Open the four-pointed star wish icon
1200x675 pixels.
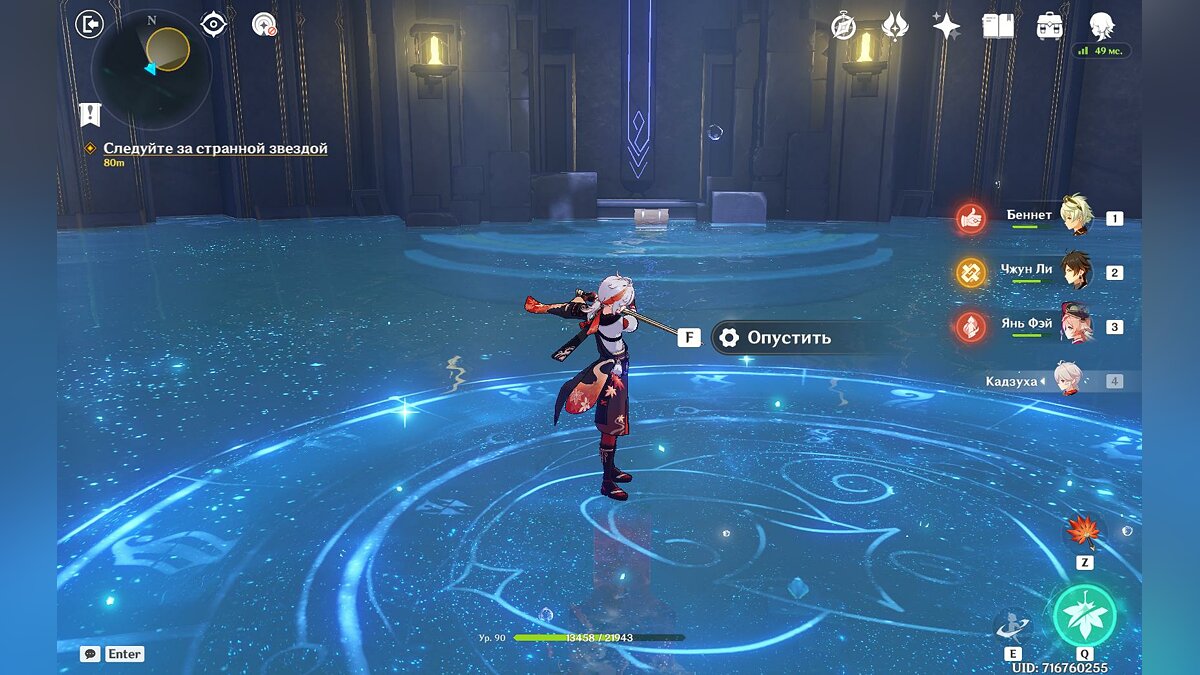946,26
